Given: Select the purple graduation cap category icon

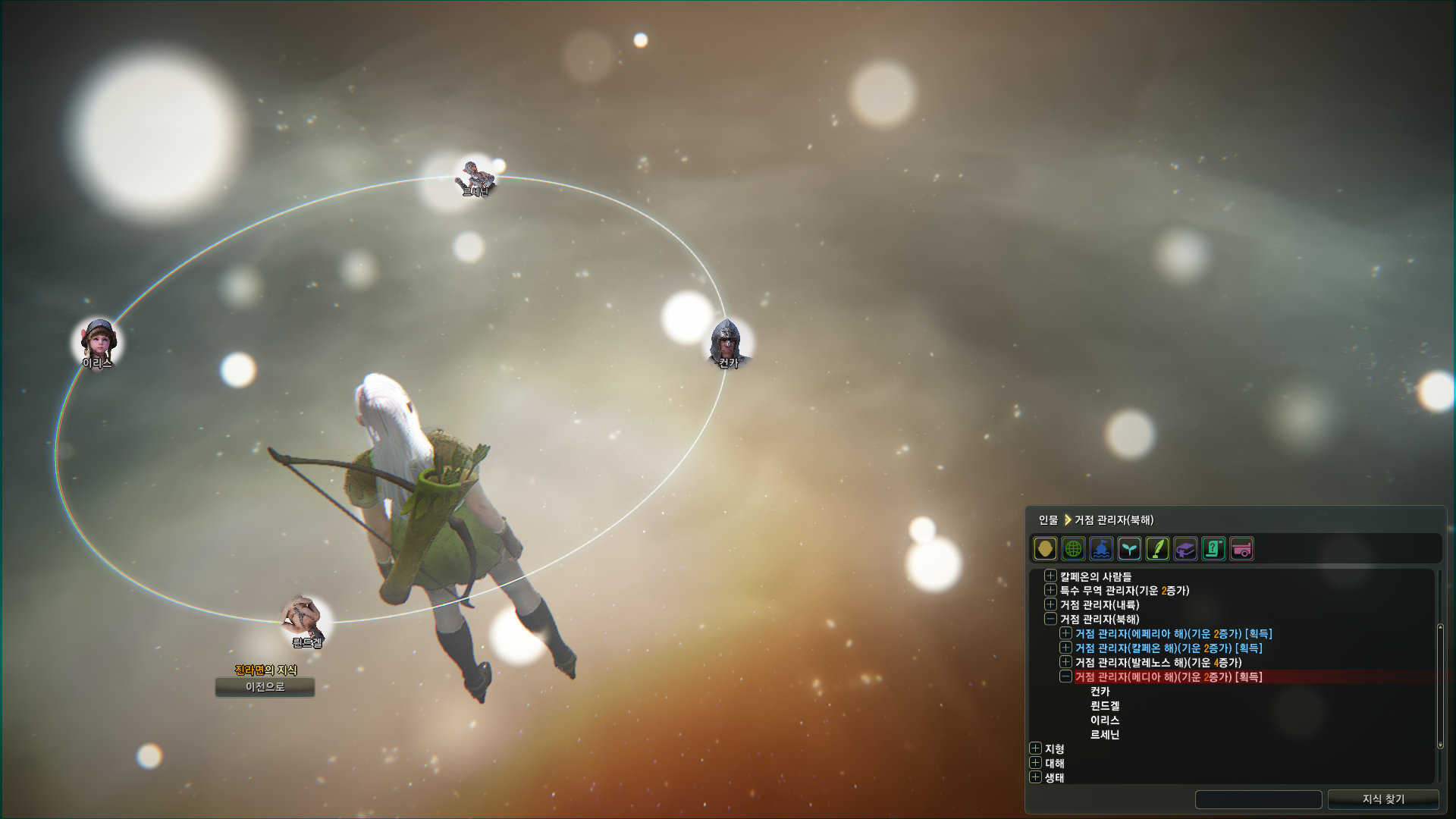Looking at the screenshot, I should (1185, 548).
